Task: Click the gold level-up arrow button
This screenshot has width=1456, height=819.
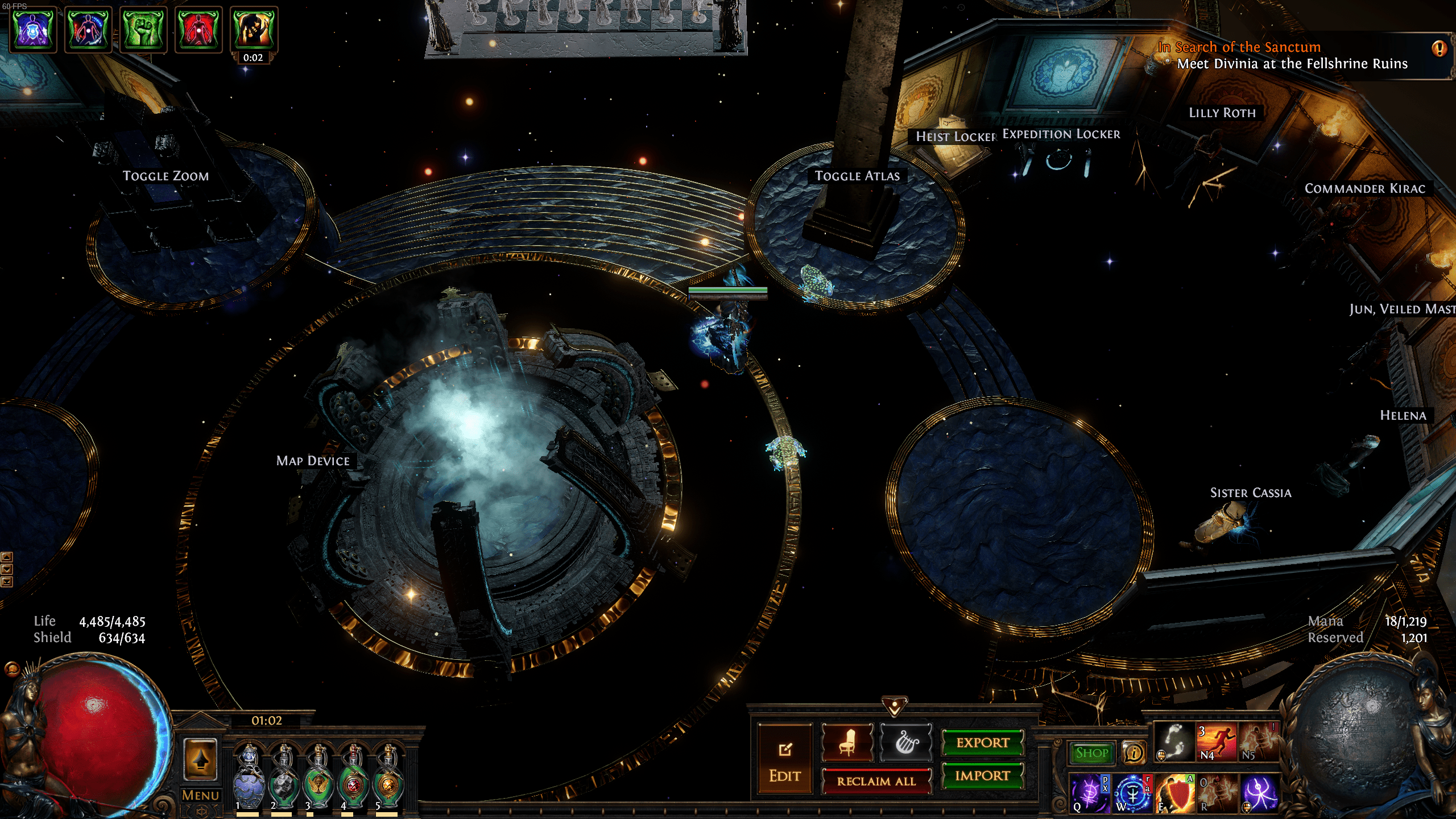Action: [x=200, y=759]
